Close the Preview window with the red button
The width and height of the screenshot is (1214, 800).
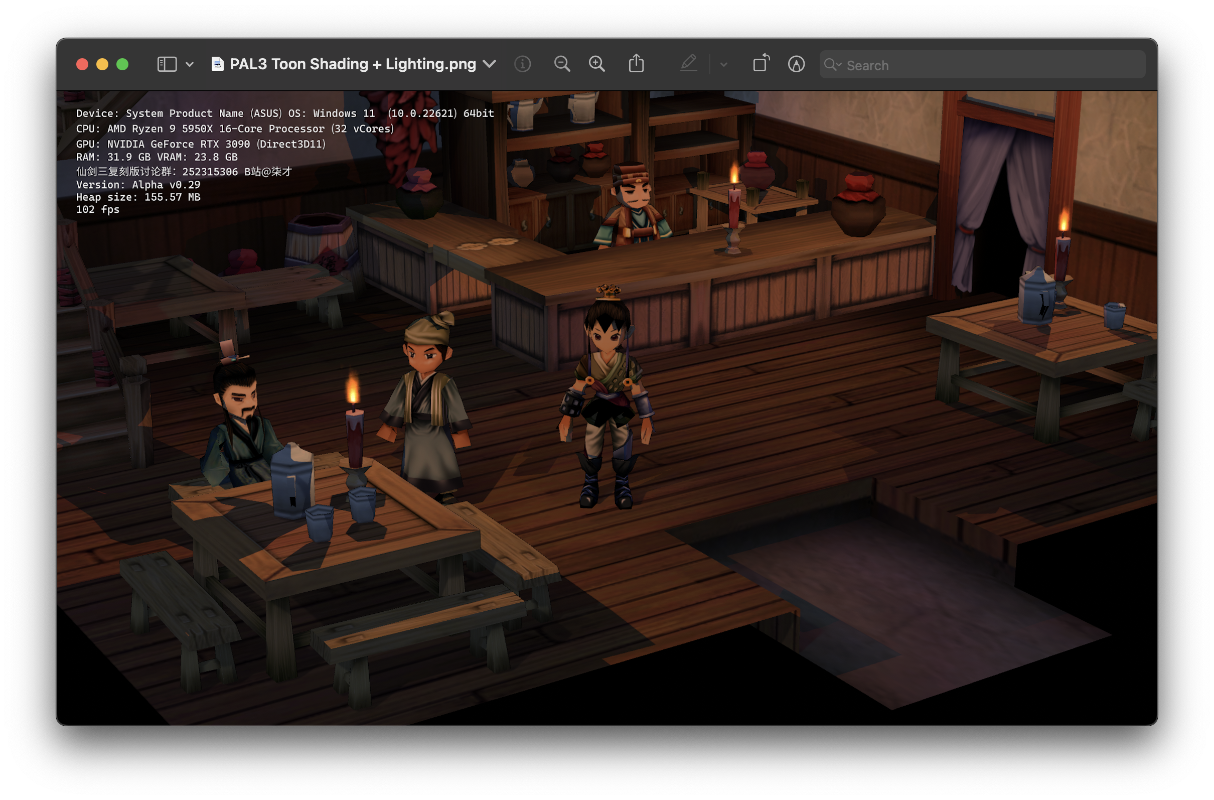82,64
